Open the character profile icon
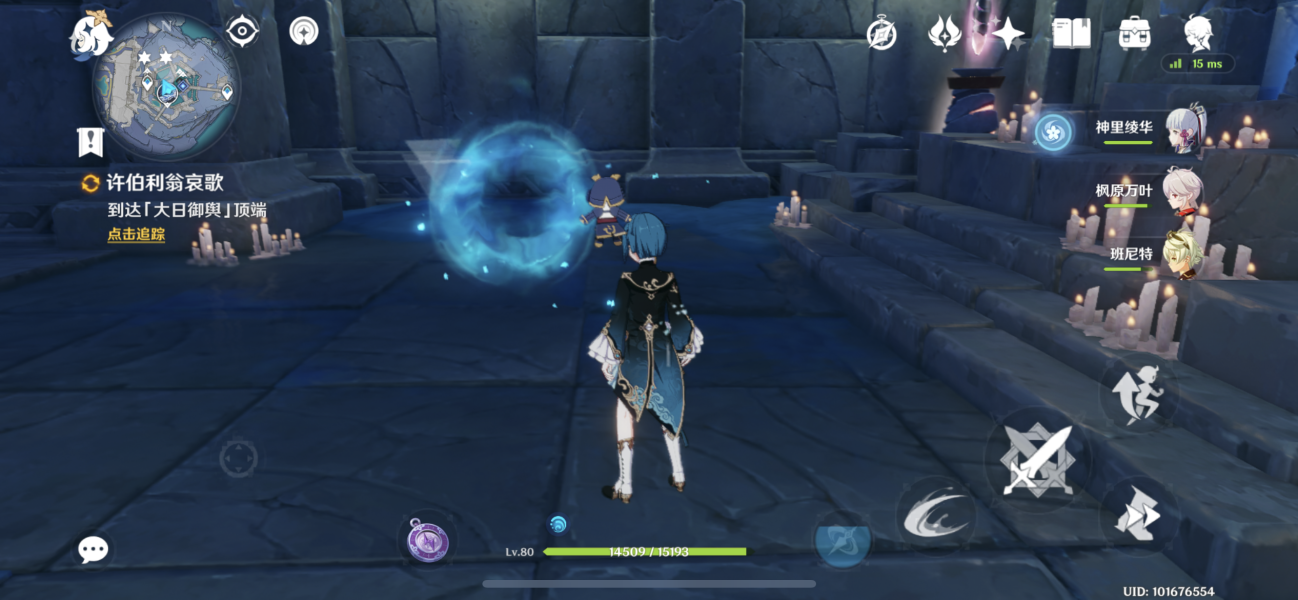This screenshot has width=1298, height=600. 1198,34
